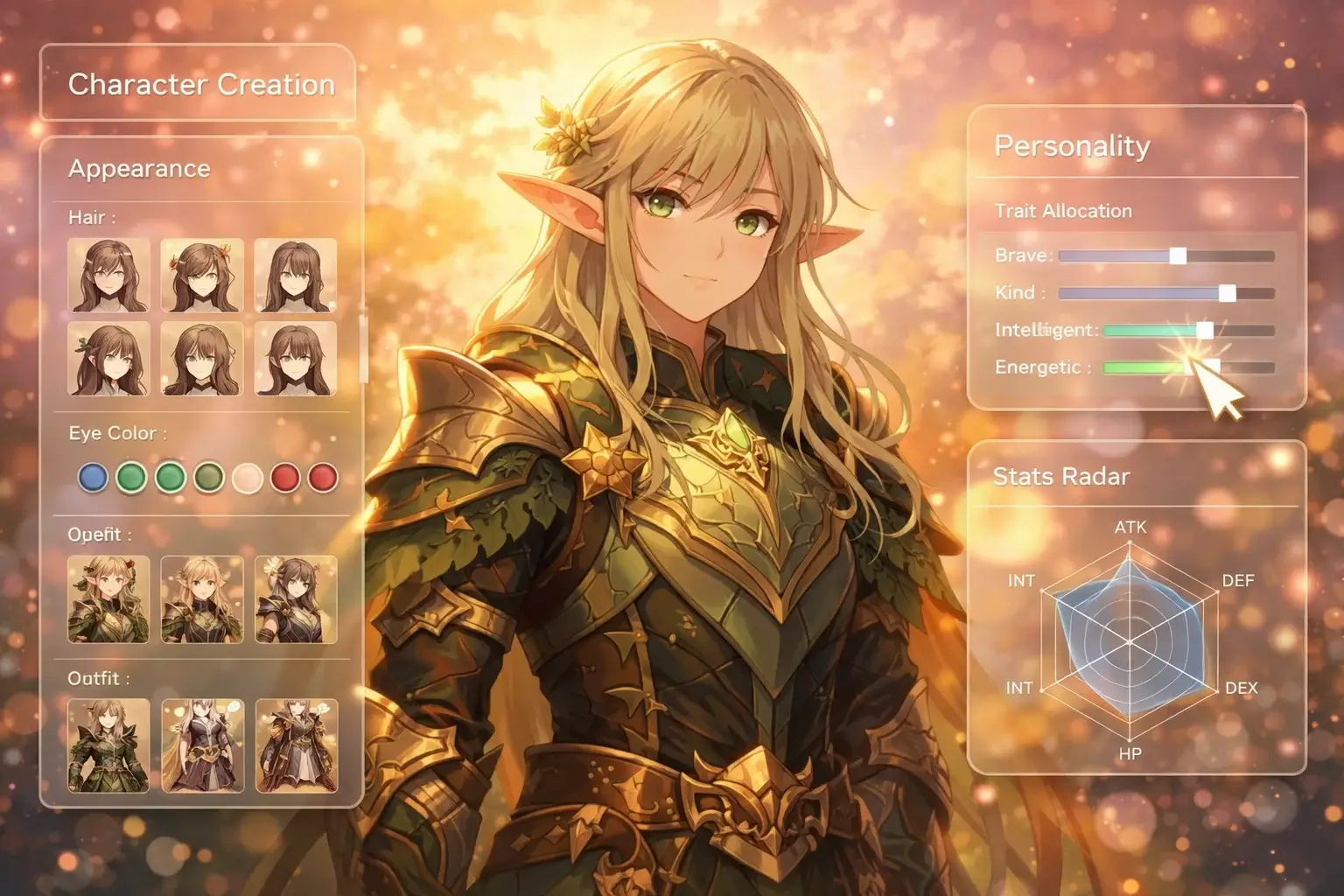Select the pale eye color swatch
1344x896 pixels.
[x=247, y=478]
